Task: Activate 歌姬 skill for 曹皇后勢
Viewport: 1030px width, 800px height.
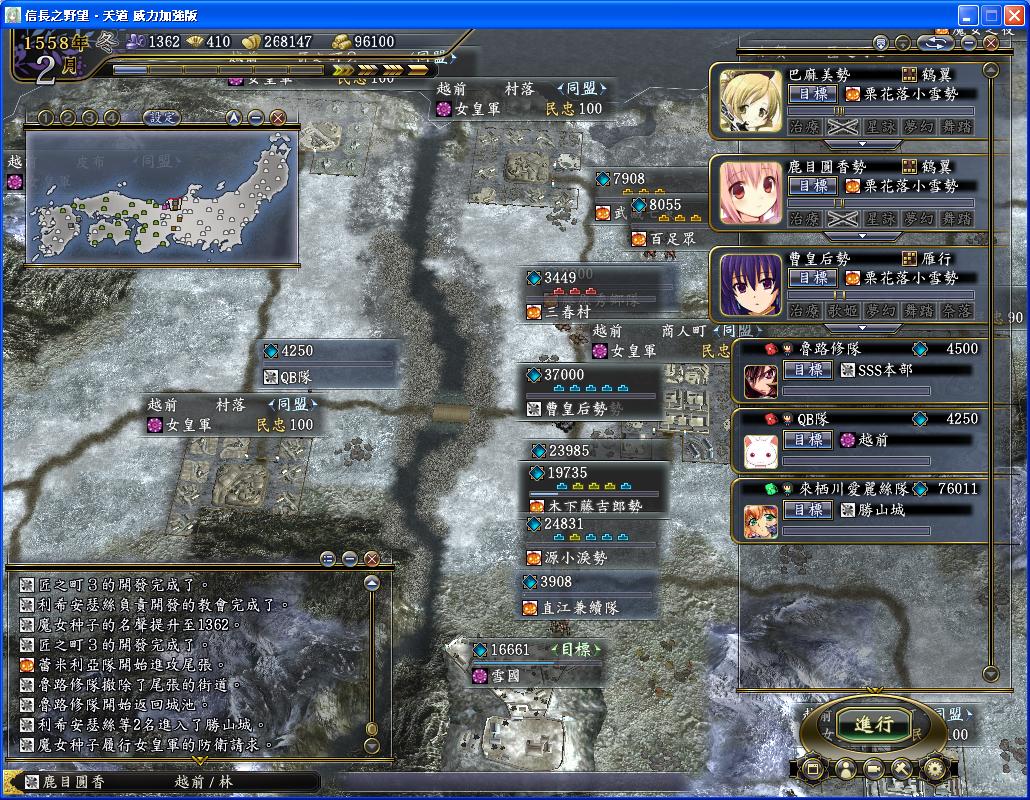Action: click(843, 310)
